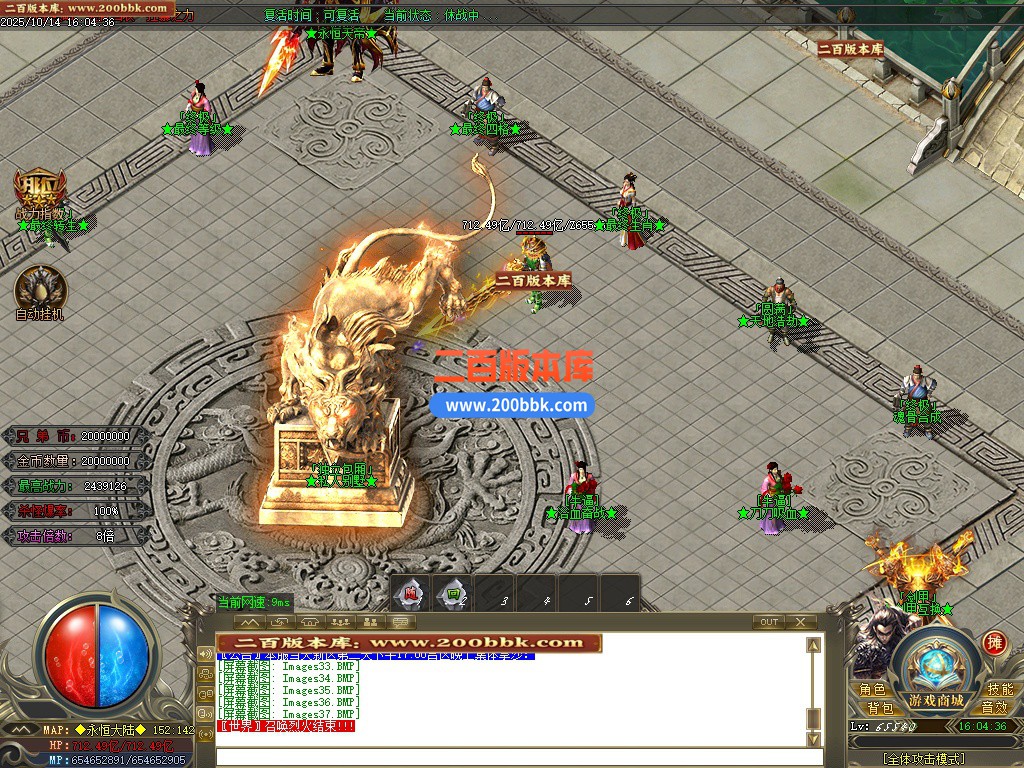
Task: Click the round red 摊 stall button
Action: [994, 642]
